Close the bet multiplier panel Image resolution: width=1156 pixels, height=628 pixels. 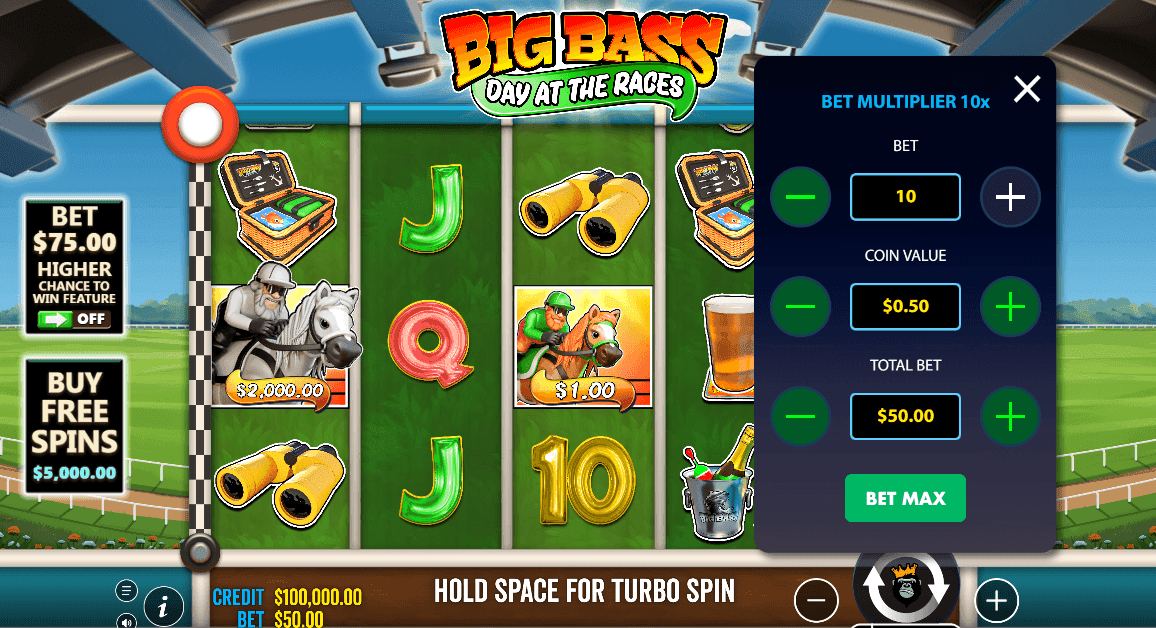(x=1027, y=89)
